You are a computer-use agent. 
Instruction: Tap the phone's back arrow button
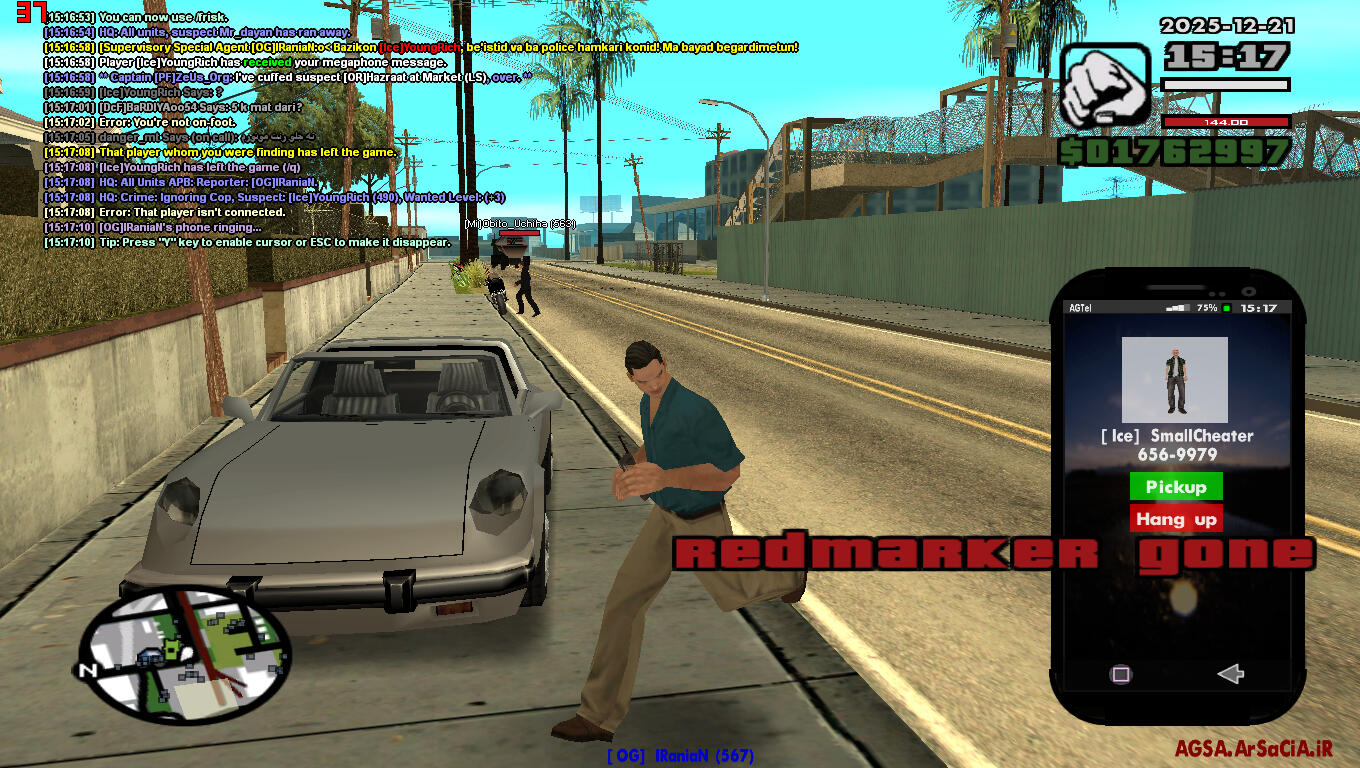pos(1230,674)
